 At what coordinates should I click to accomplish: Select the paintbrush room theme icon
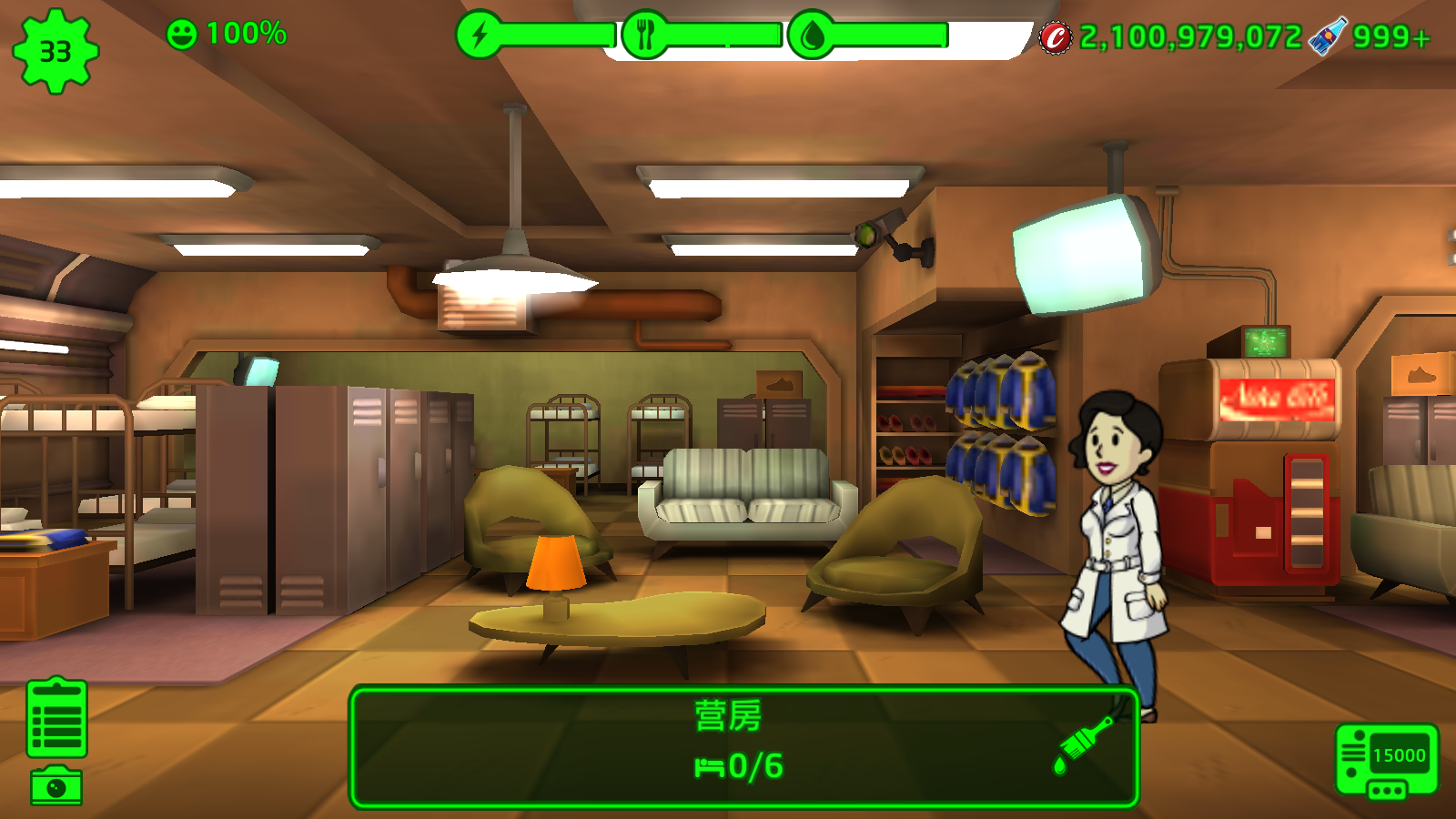(1084, 744)
